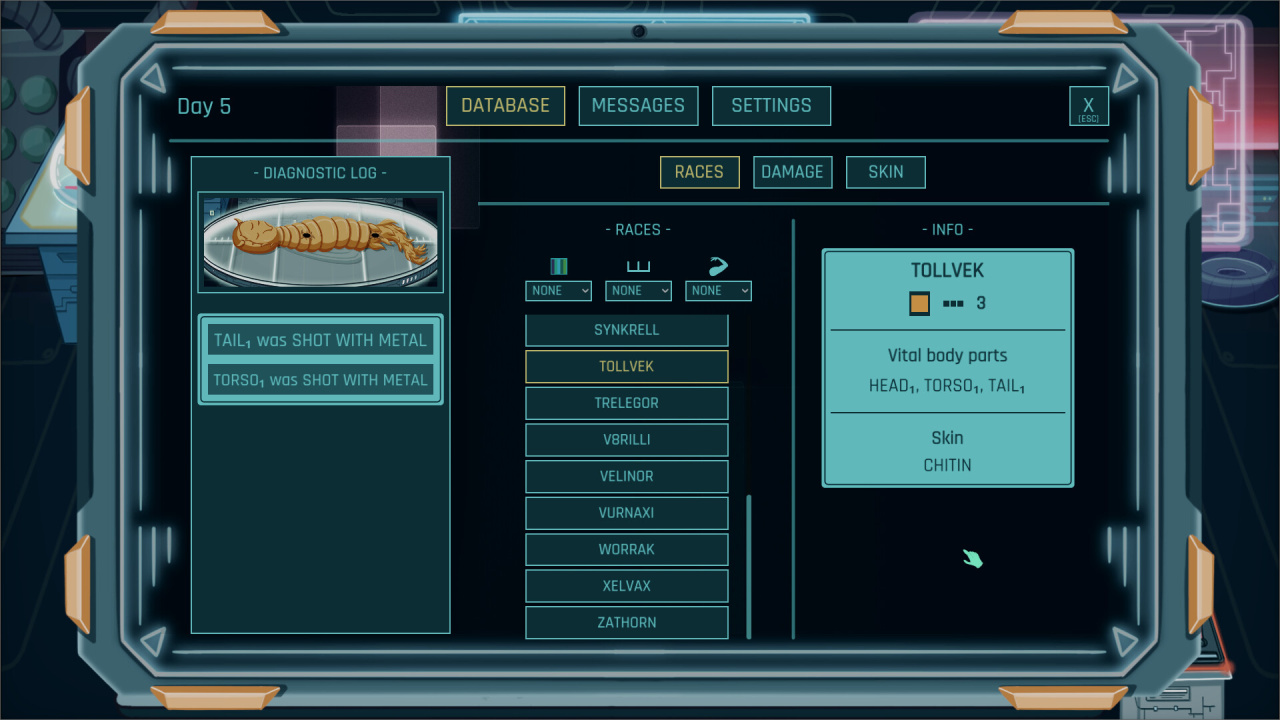Select Trelegor in the races list

point(627,403)
